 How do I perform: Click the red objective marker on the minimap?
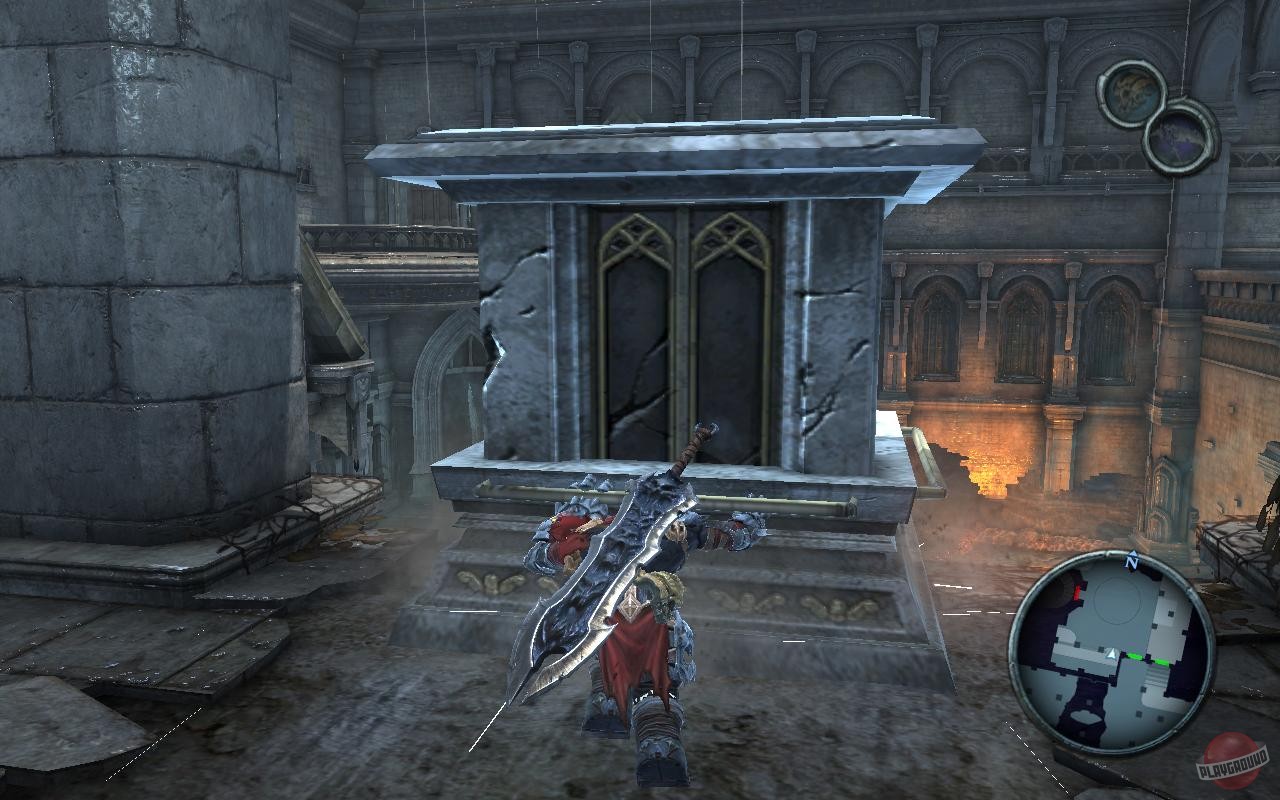1076,592
